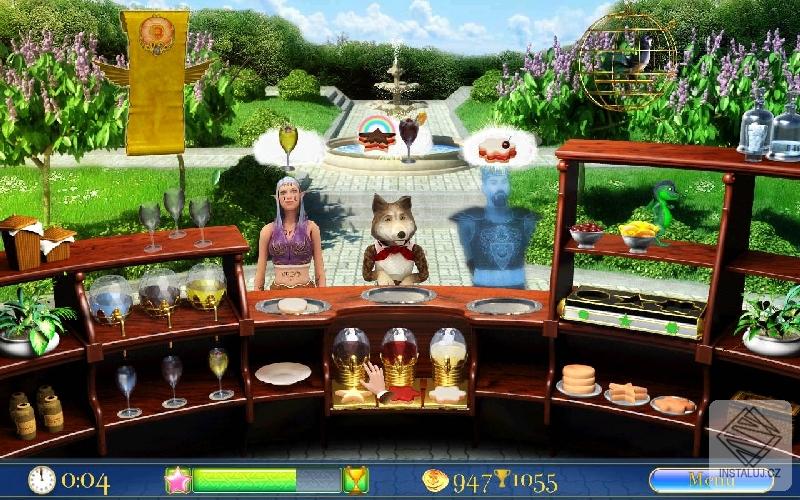Viewport: 800px width, 500px height.
Task: Click the wolf customer's serving tray
Action: (x=398, y=294)
